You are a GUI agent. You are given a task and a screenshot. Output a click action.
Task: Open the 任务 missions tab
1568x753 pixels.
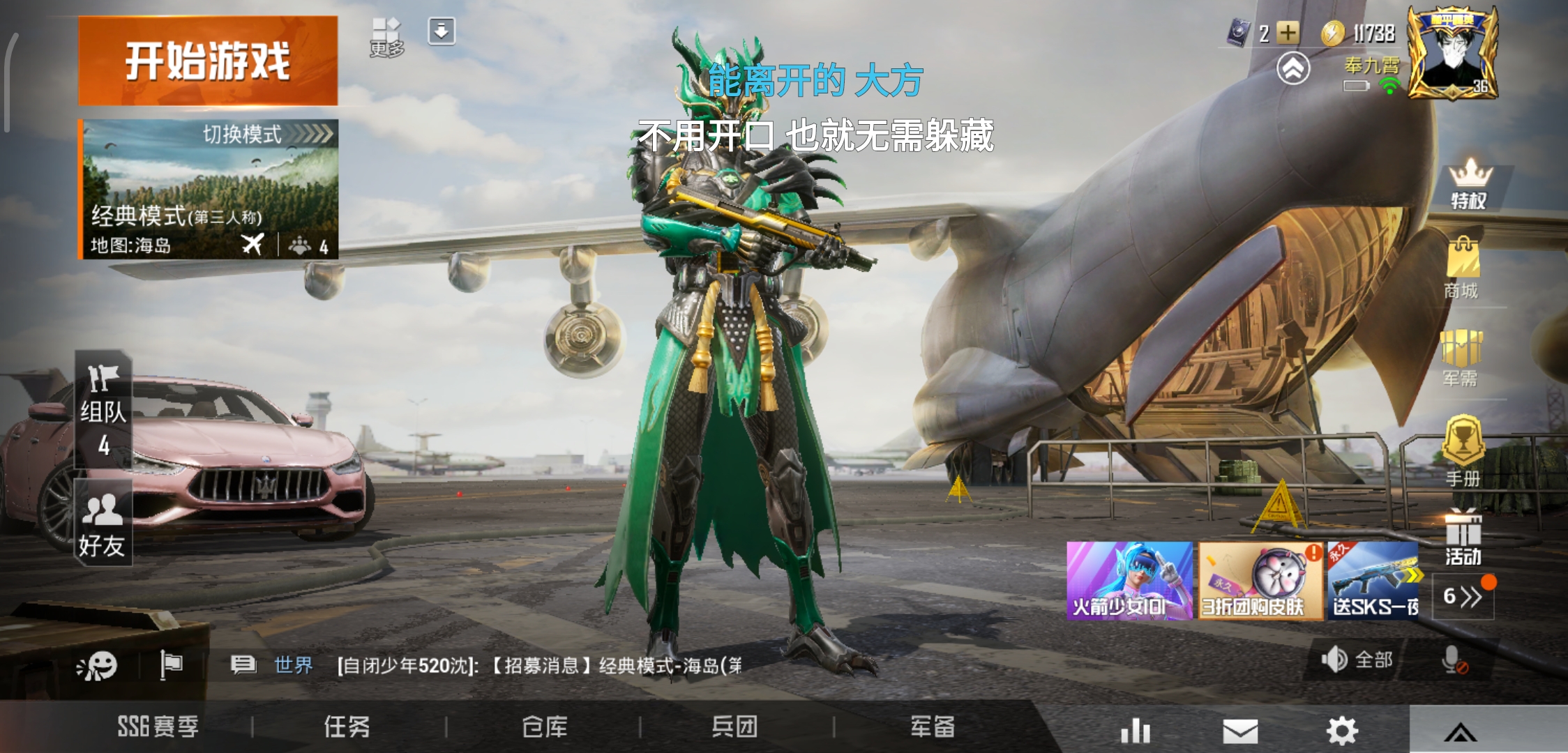click(x=347, y=727)
